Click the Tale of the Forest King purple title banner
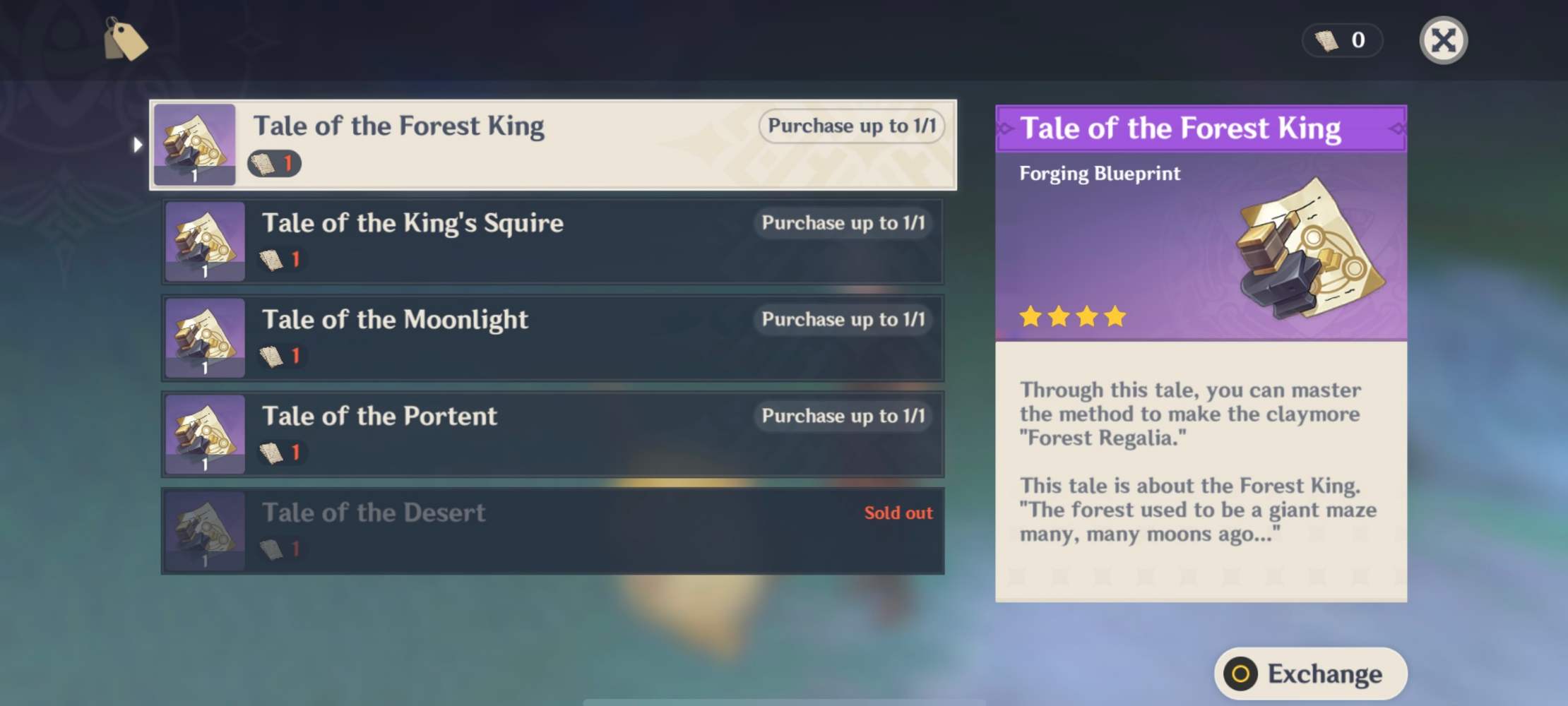Image resolution: width=1568 pixels, height=706 pixels. pos(1199,128)
